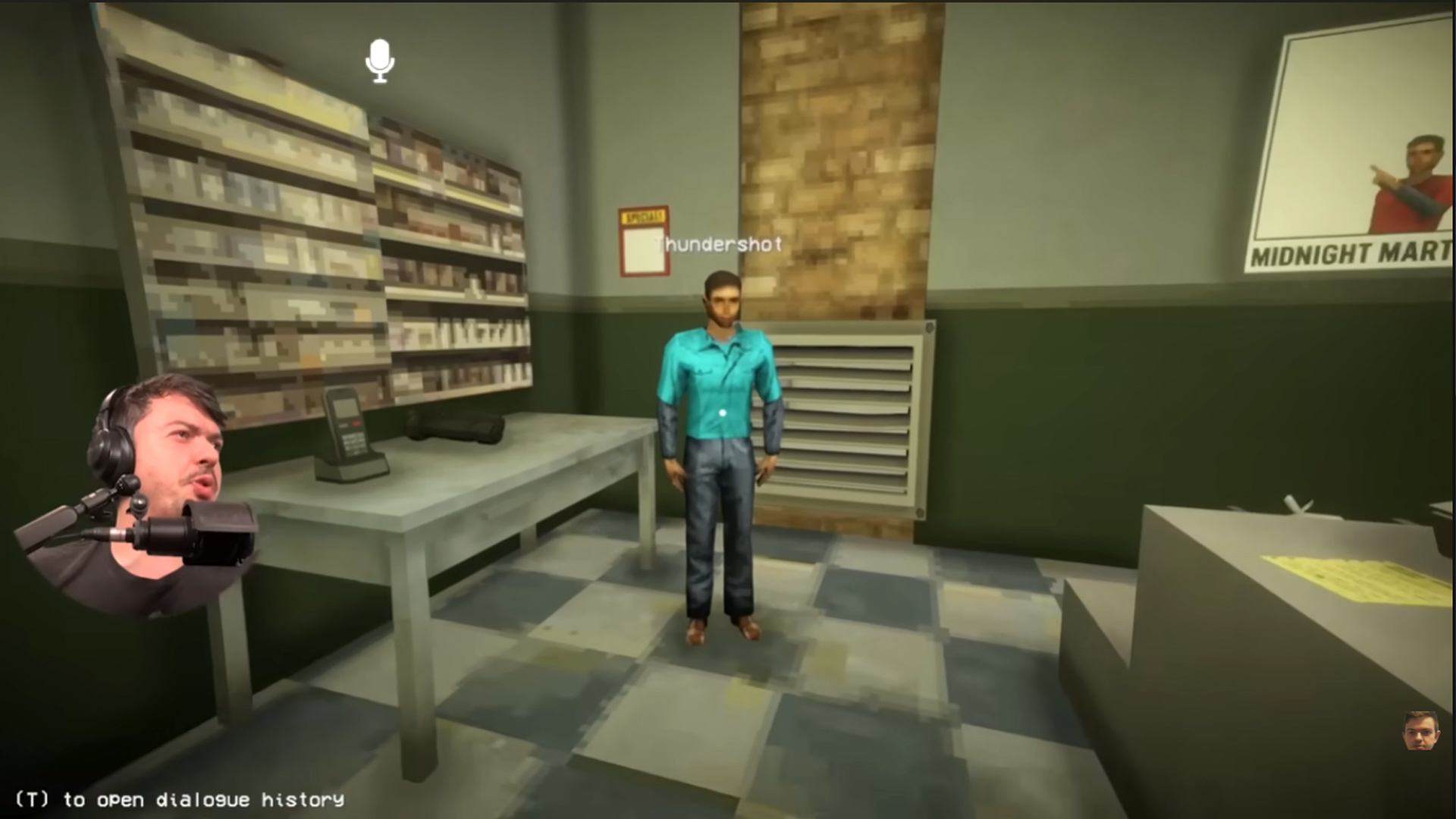The width and height of the screenshot is (1456, 819).
Task: Click the microphone voice input icon
Action: [378, 61]
